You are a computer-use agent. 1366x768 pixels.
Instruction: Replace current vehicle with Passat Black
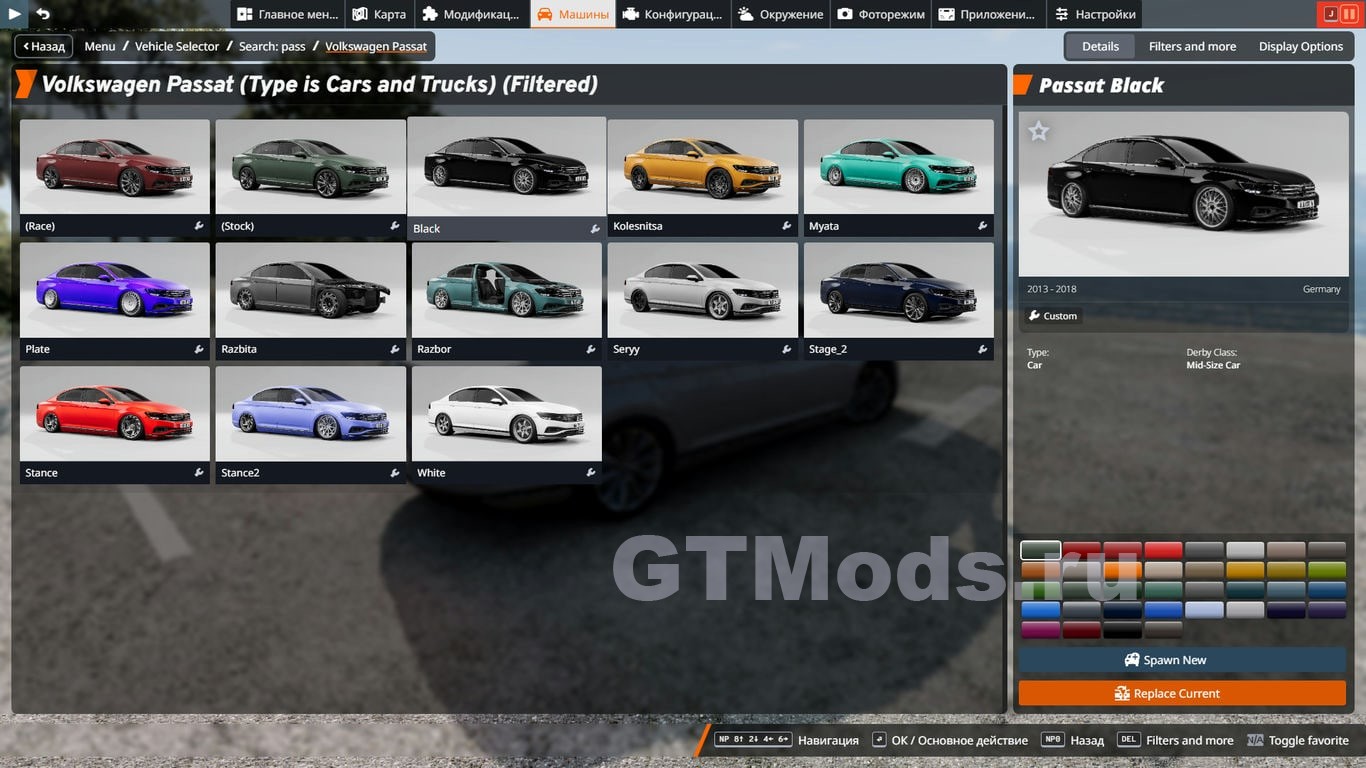(1182, 693)
